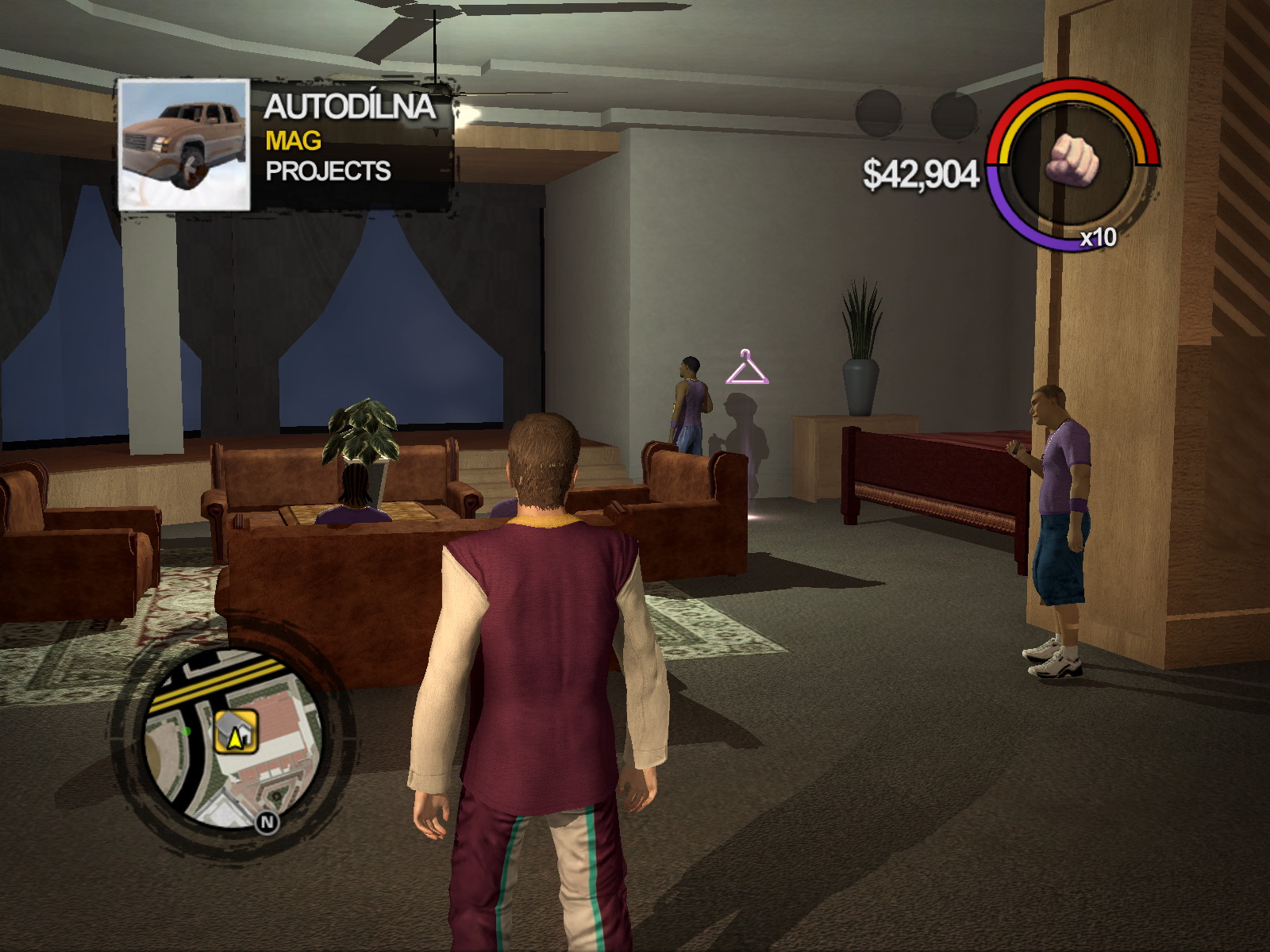
Task: Click the pickup truck thumbnail
Action: (184, 145)
